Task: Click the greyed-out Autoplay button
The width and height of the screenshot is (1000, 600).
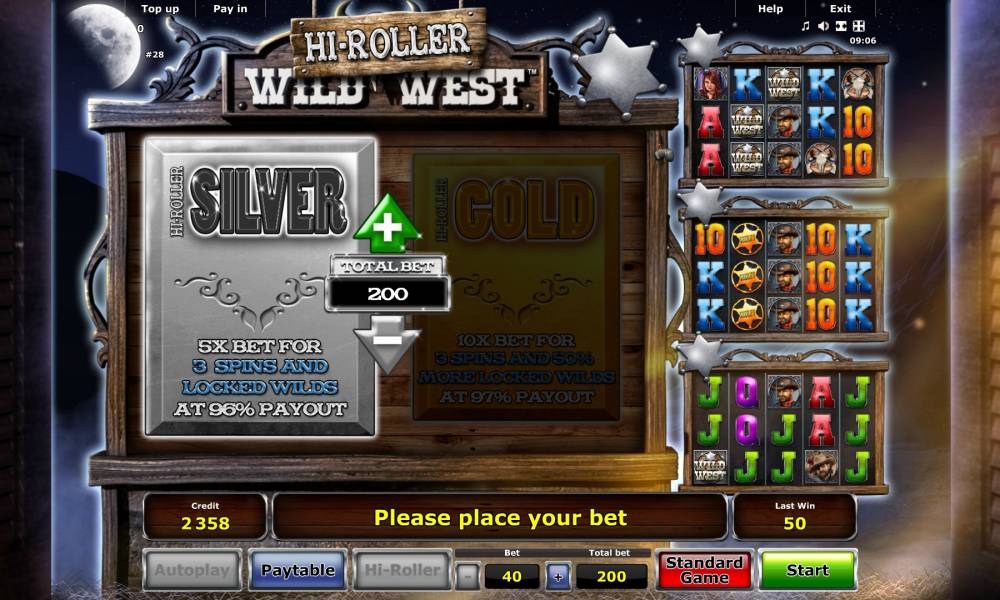Action: point(192,570)
